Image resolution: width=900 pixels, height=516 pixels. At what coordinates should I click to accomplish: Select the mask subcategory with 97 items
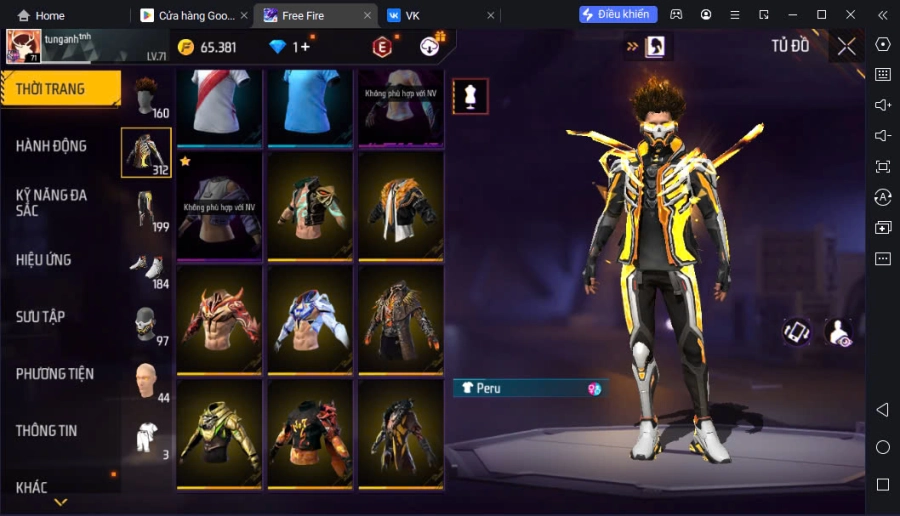click(x=146, y=324)
